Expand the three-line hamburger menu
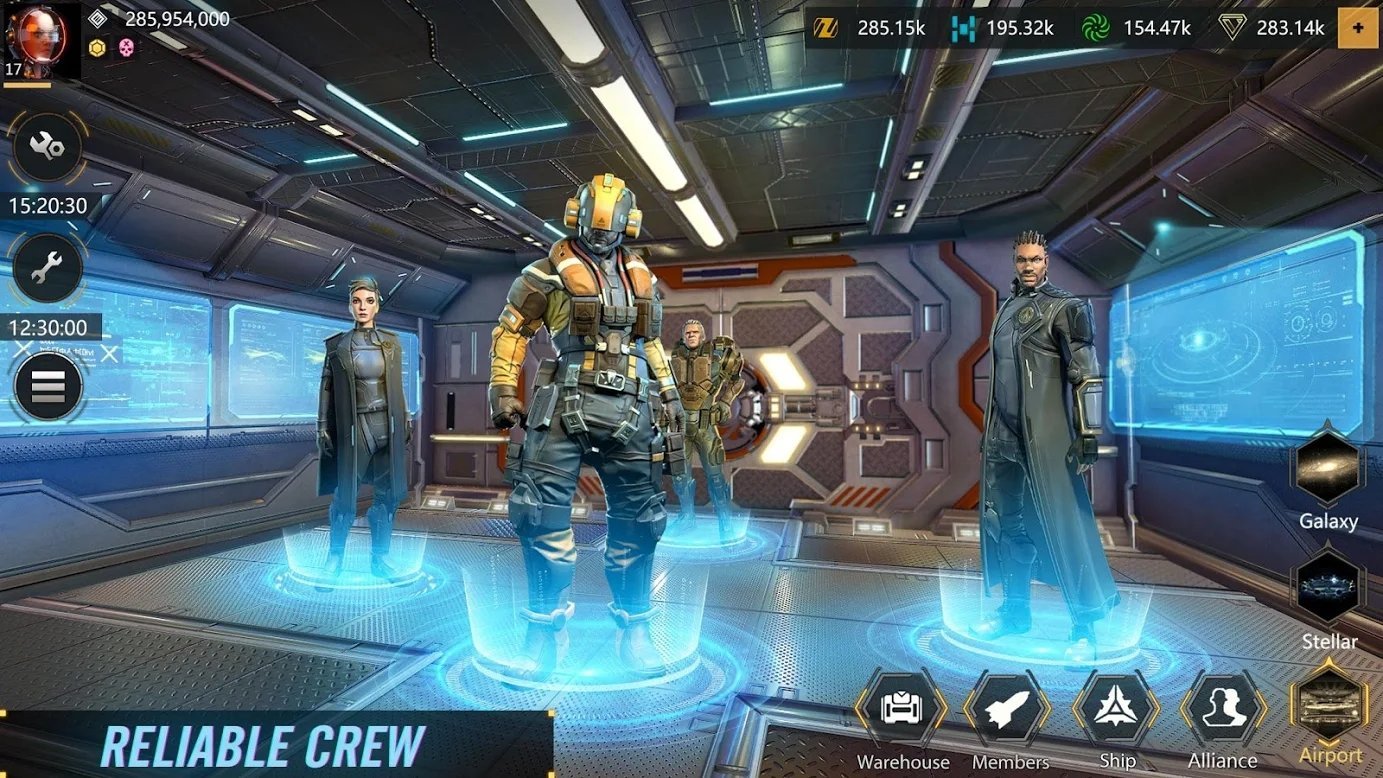Image resolution: width=1383 pixels, height=778 pixels. 48,386
